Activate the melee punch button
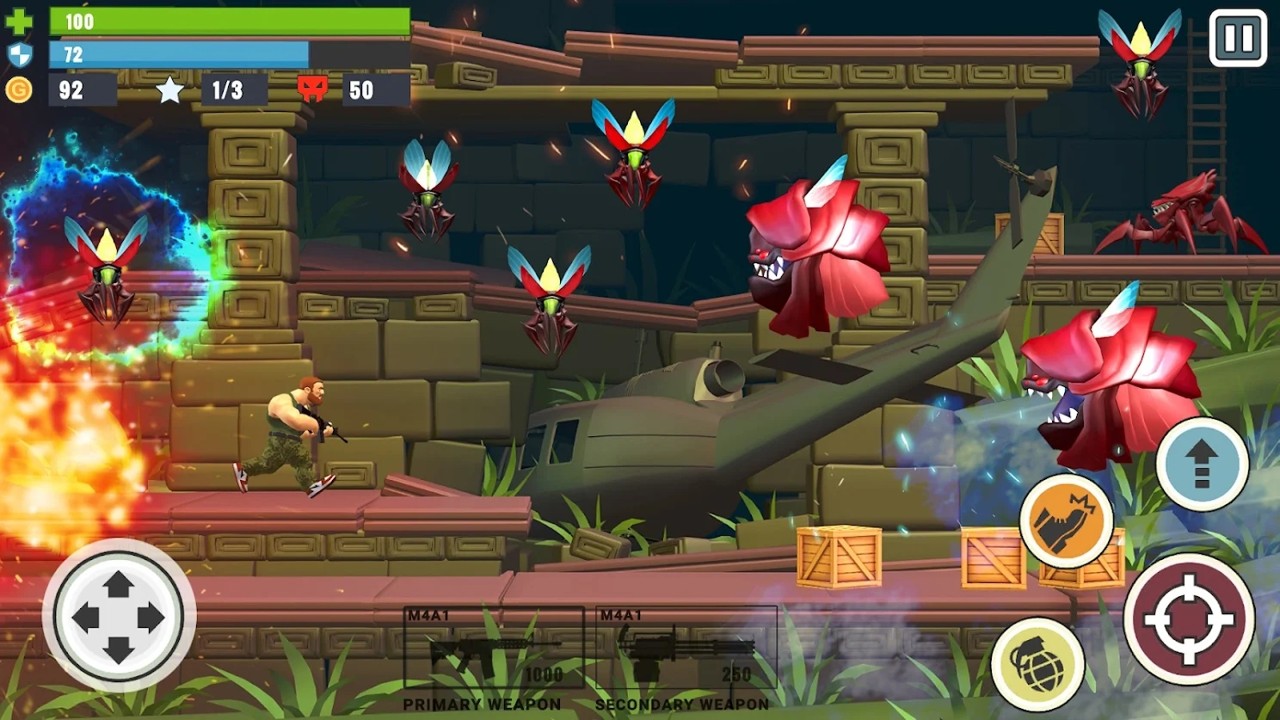The height and width of the screenshot is (720, 1280). (x=1066, y=521)
